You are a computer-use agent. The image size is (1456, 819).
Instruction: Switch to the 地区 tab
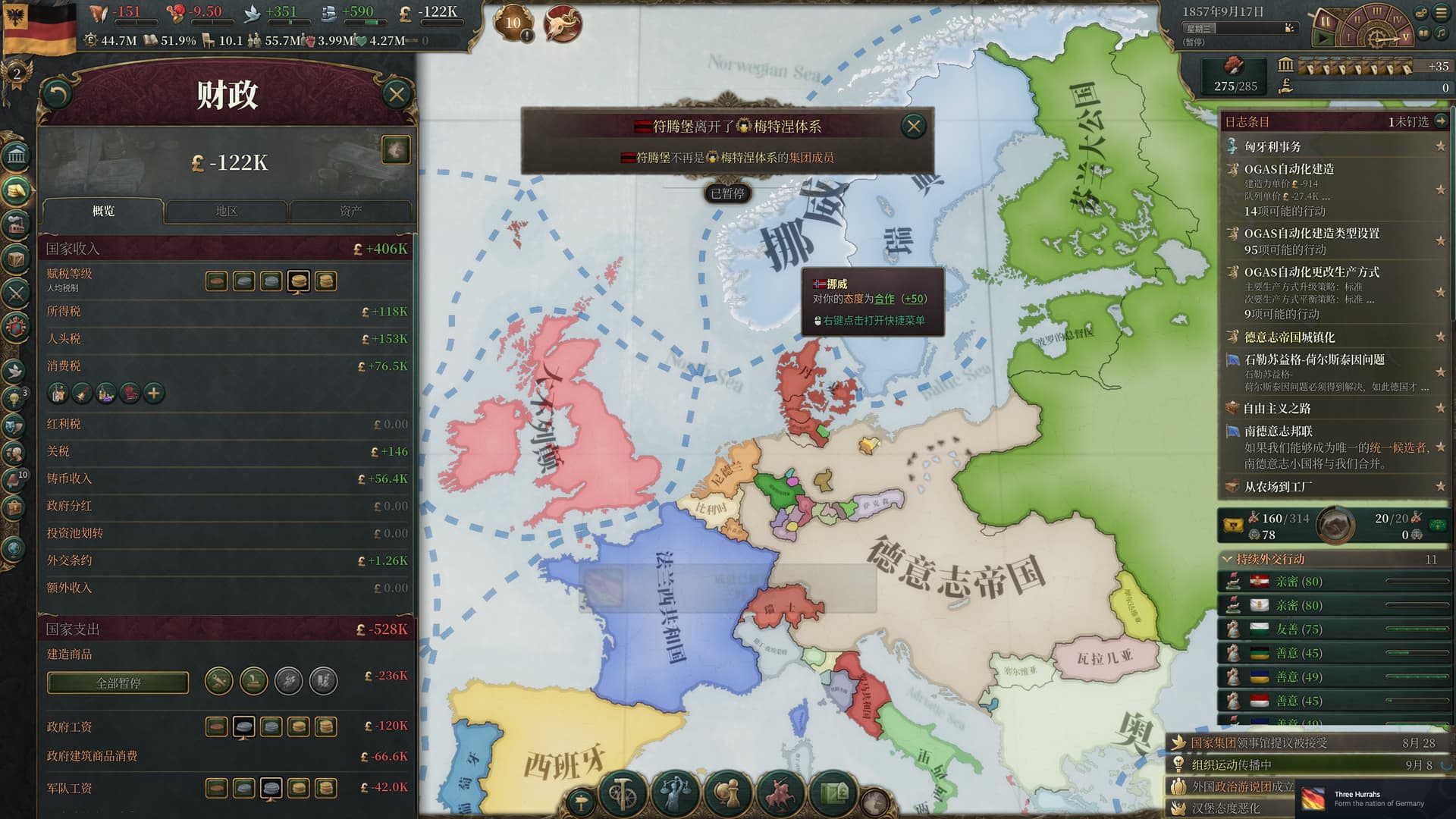point(226,211)
